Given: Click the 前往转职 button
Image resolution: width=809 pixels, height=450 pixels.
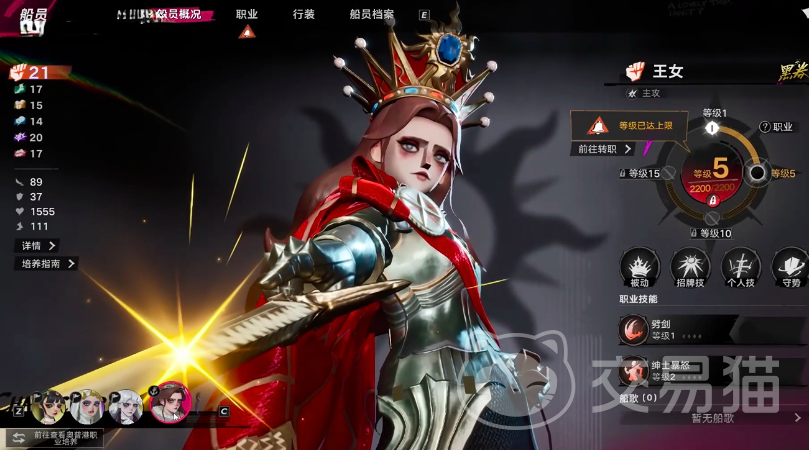Looking at the screenshot, I should pyautogui.click(x=605, y=149).
